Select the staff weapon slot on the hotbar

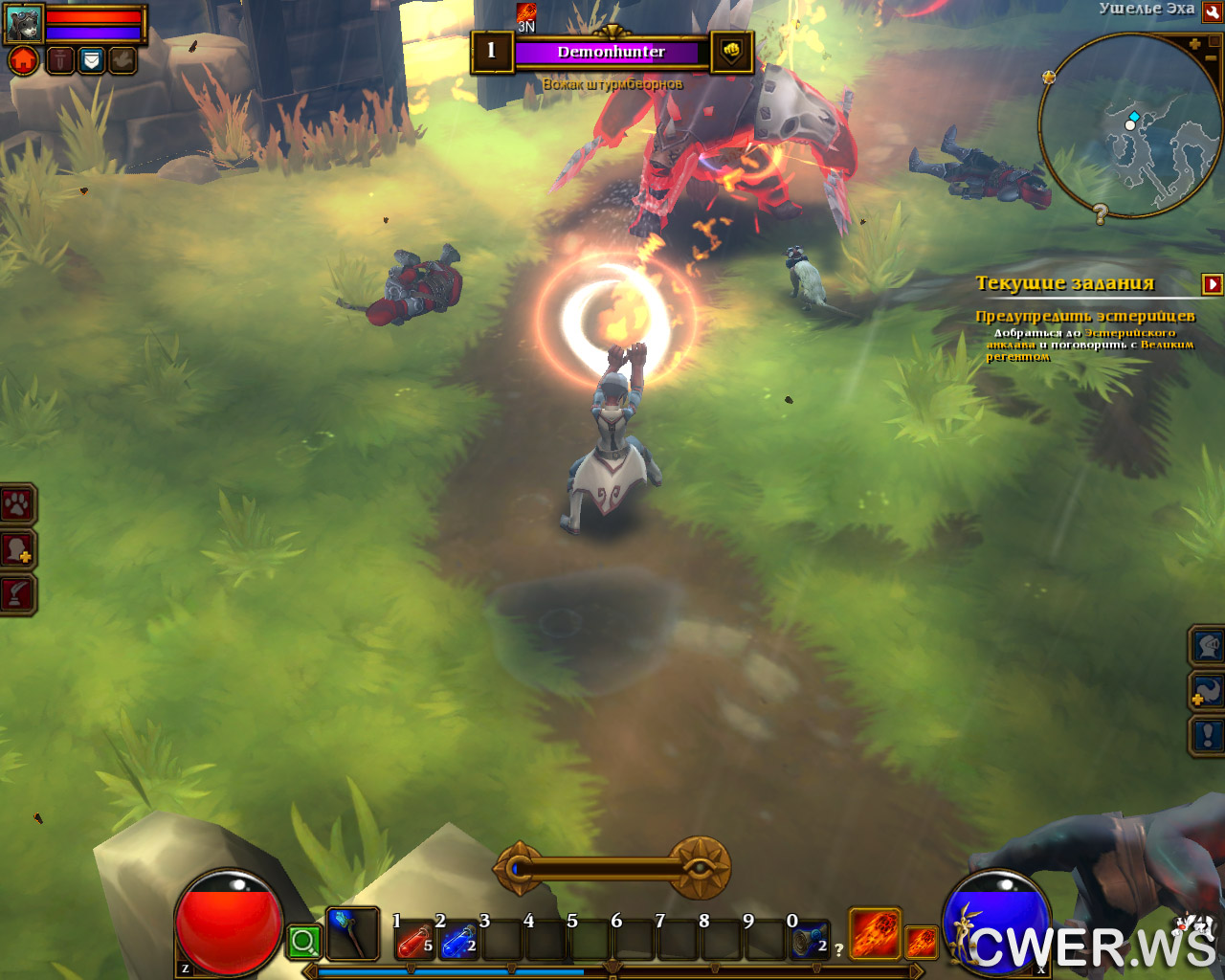tap(351, 934)
